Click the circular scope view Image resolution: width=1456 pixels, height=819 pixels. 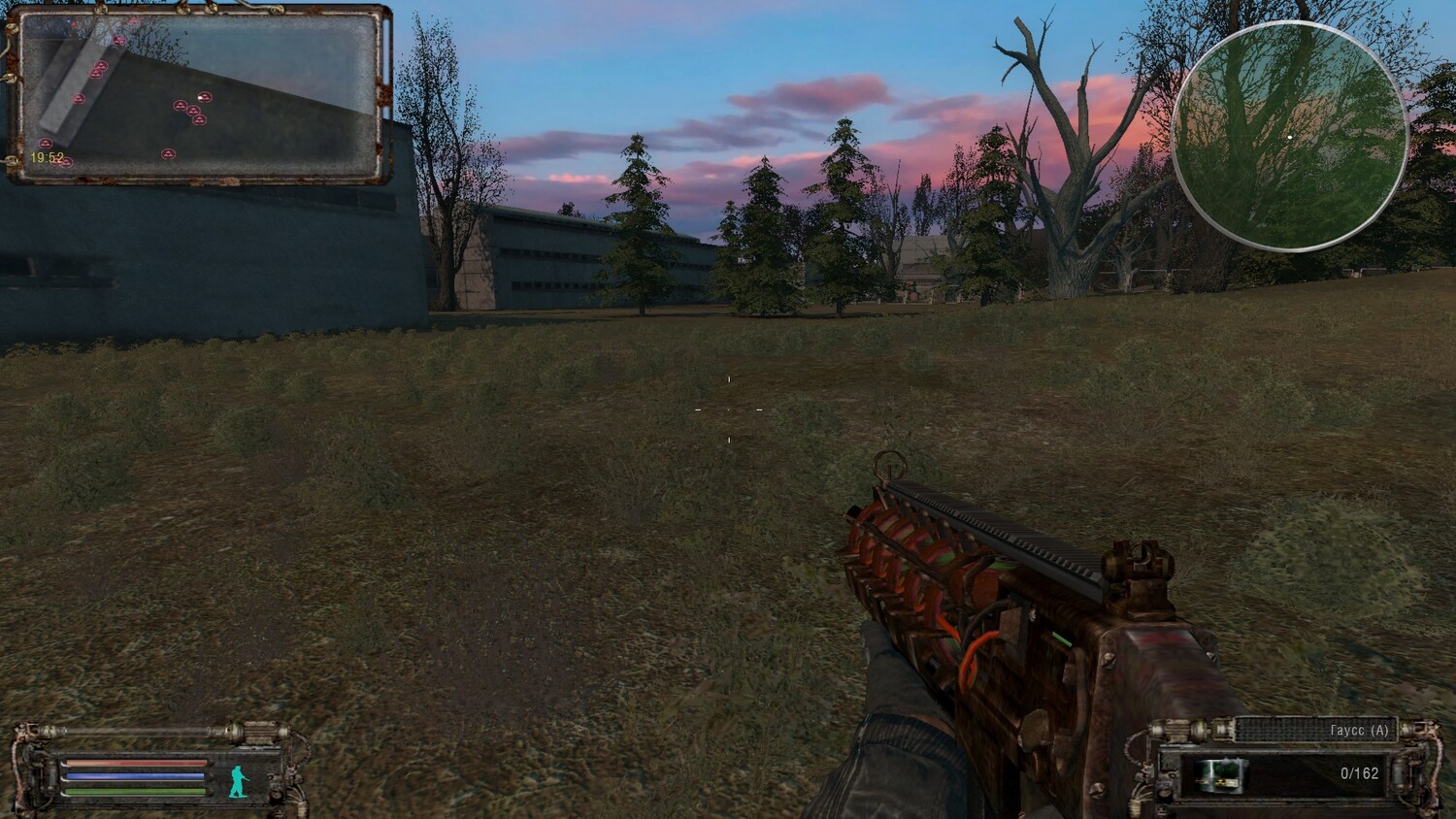pyautogui.click(x=1289, y=137)
